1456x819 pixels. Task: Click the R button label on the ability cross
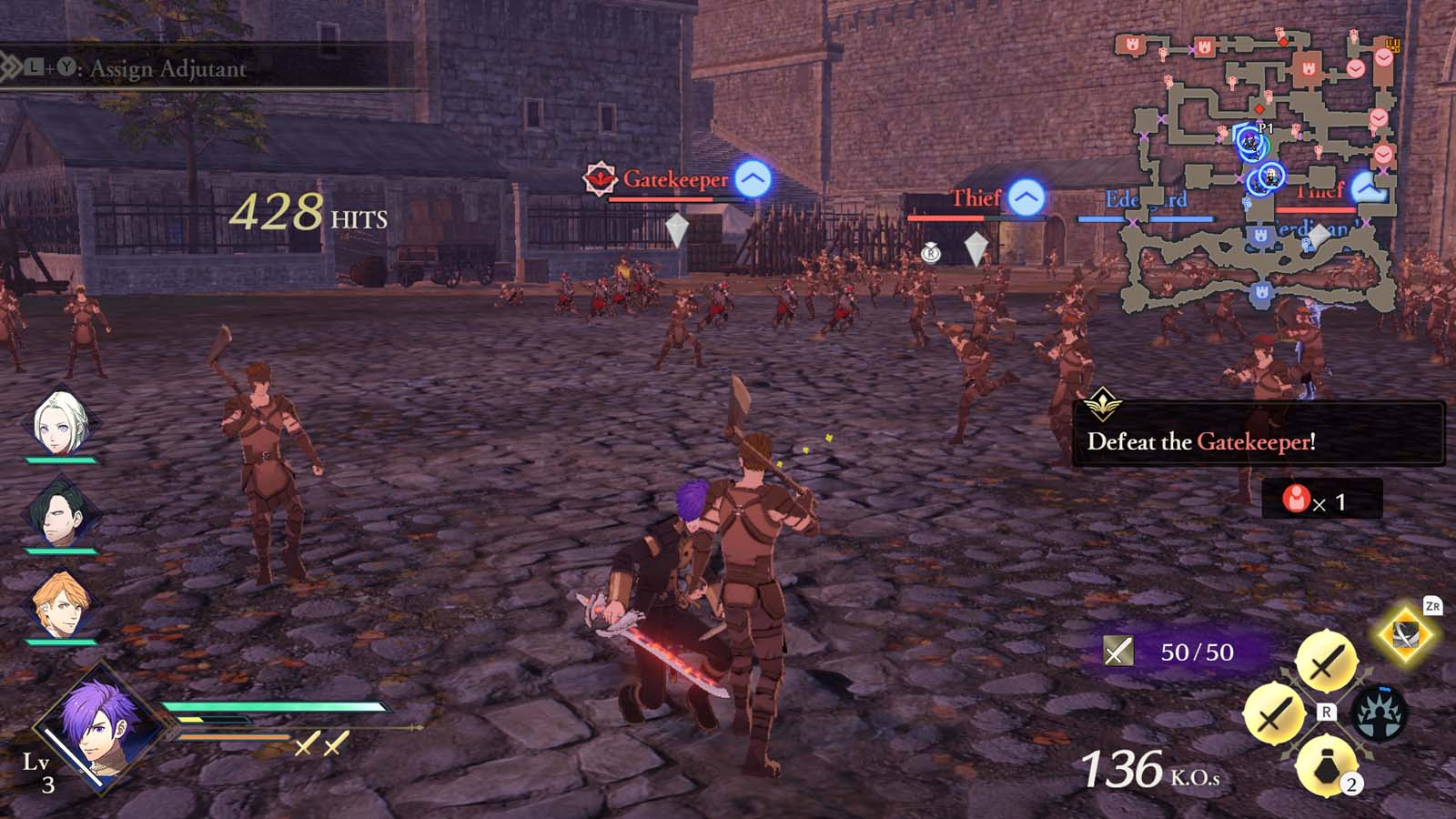pyautogui.click(x=1325, y=712)
